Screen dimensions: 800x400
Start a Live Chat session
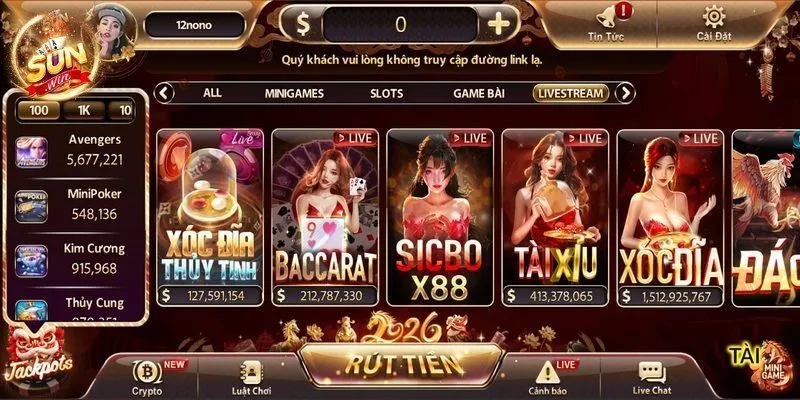651,375
